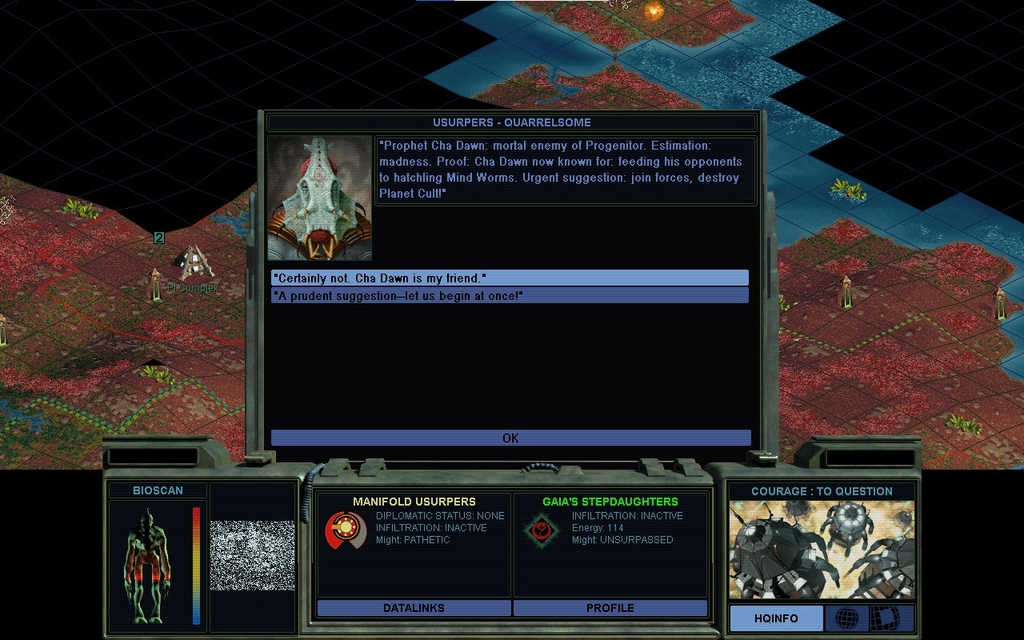This screenshot has width=1024, height=640.
Task: Show the faction Profile
Action: pyautogui.click(x=610, y=608)
